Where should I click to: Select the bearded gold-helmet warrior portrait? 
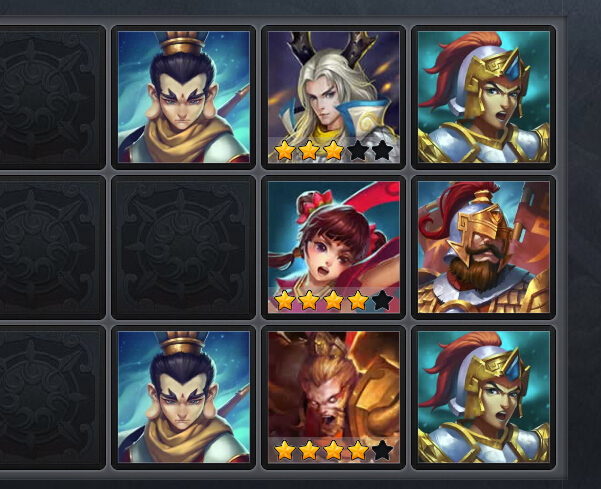click(x=483, y=247)
